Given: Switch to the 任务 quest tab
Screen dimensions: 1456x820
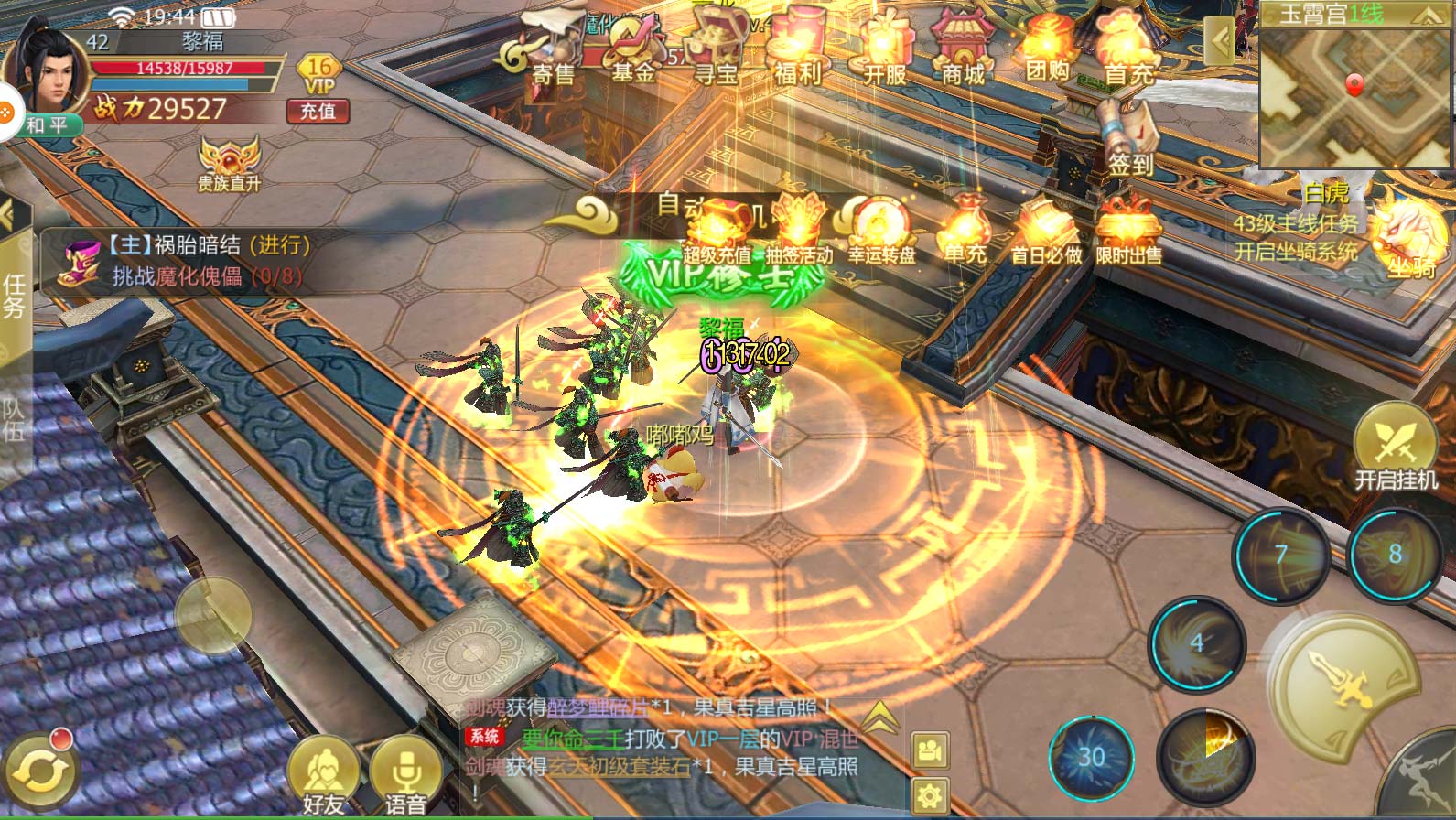Looking at the screenshot, I should point(14,295).
